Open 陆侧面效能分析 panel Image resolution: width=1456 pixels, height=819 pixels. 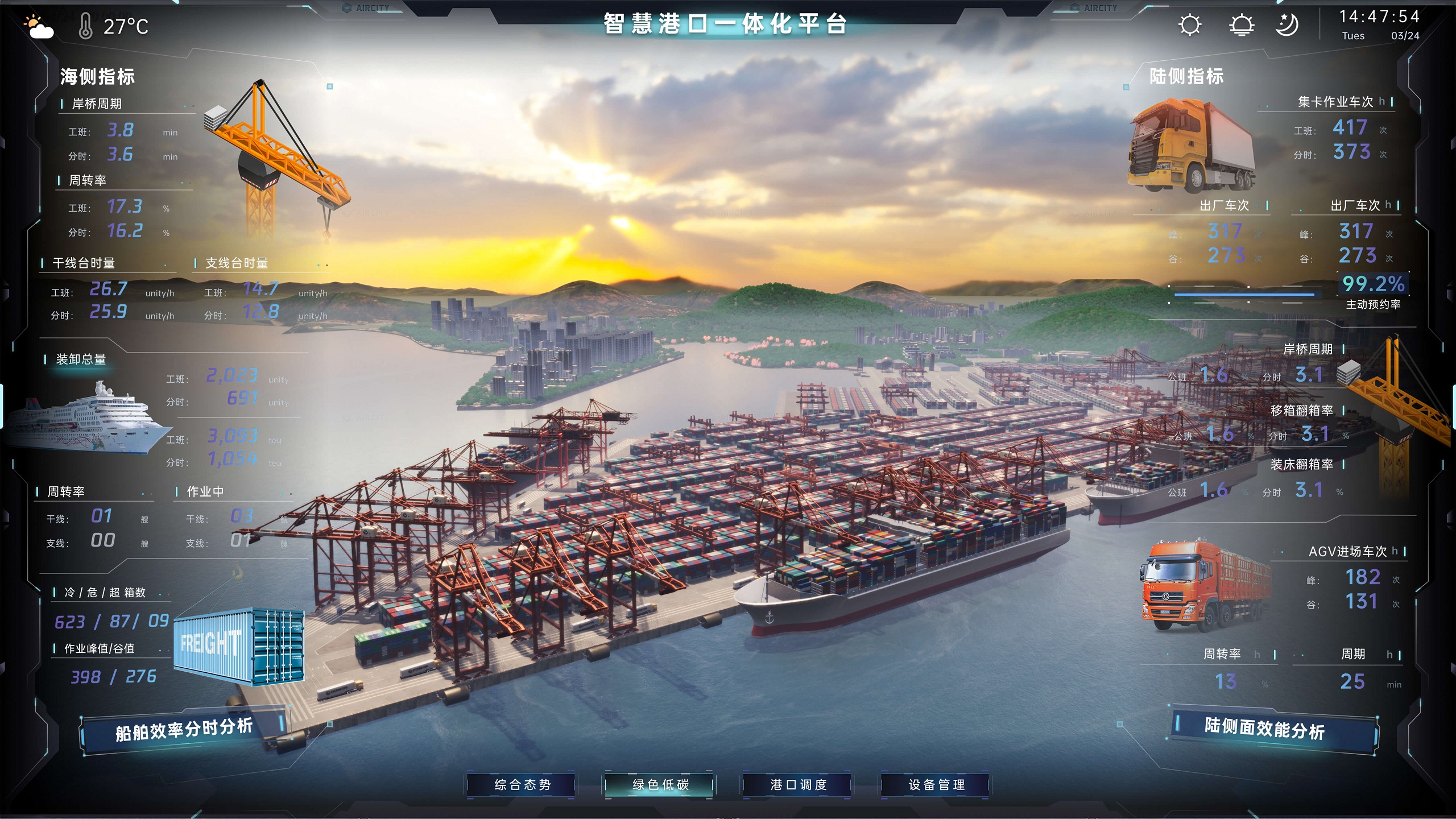(1264, 729)
